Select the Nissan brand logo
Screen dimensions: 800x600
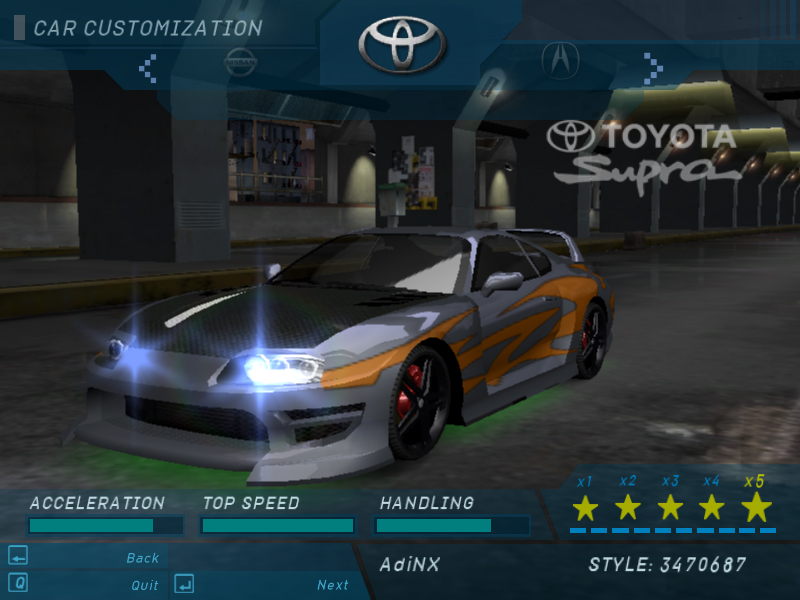tap(241, 61)
